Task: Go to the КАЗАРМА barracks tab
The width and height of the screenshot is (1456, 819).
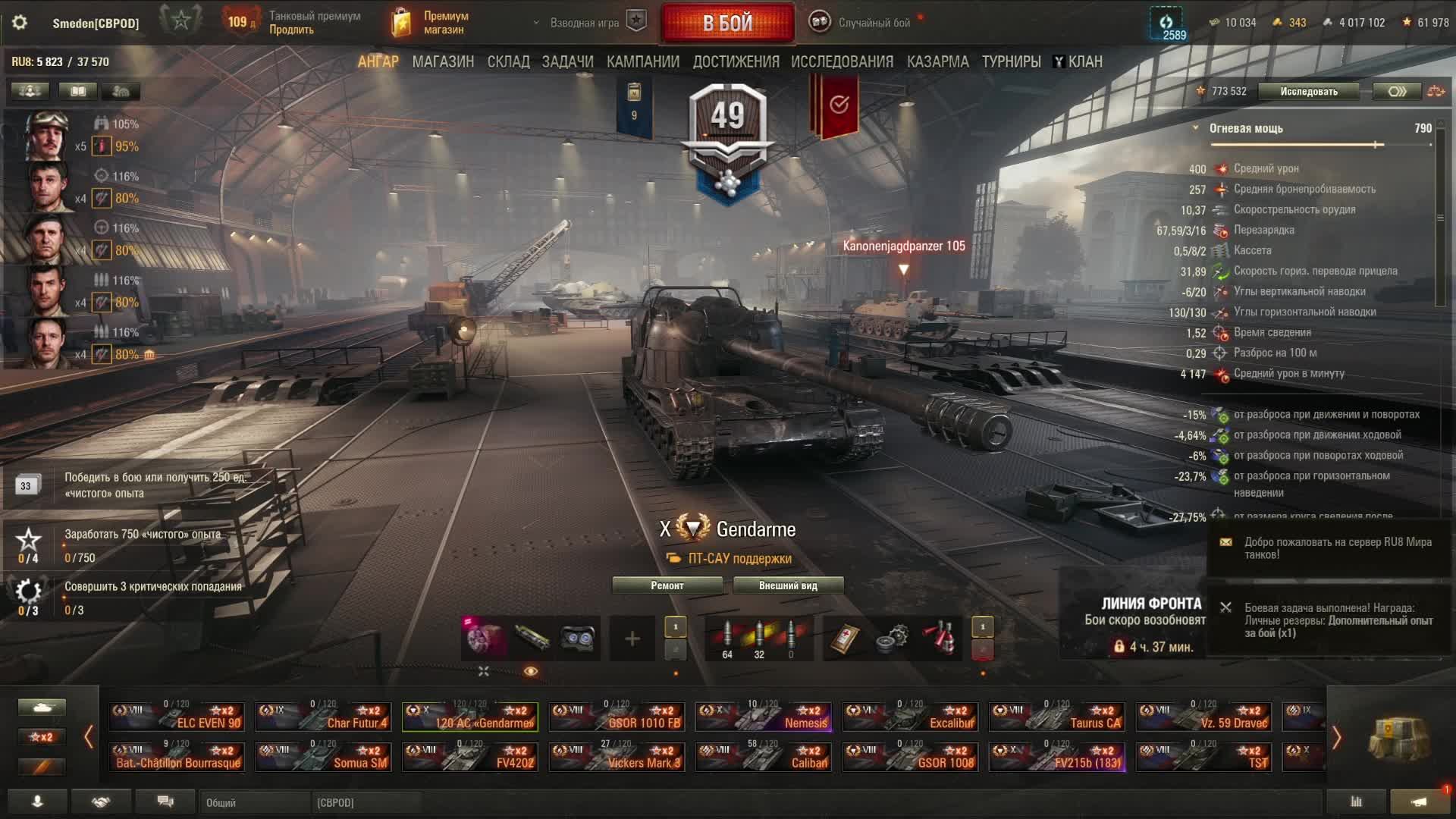Action: click(x=937, y=62)
